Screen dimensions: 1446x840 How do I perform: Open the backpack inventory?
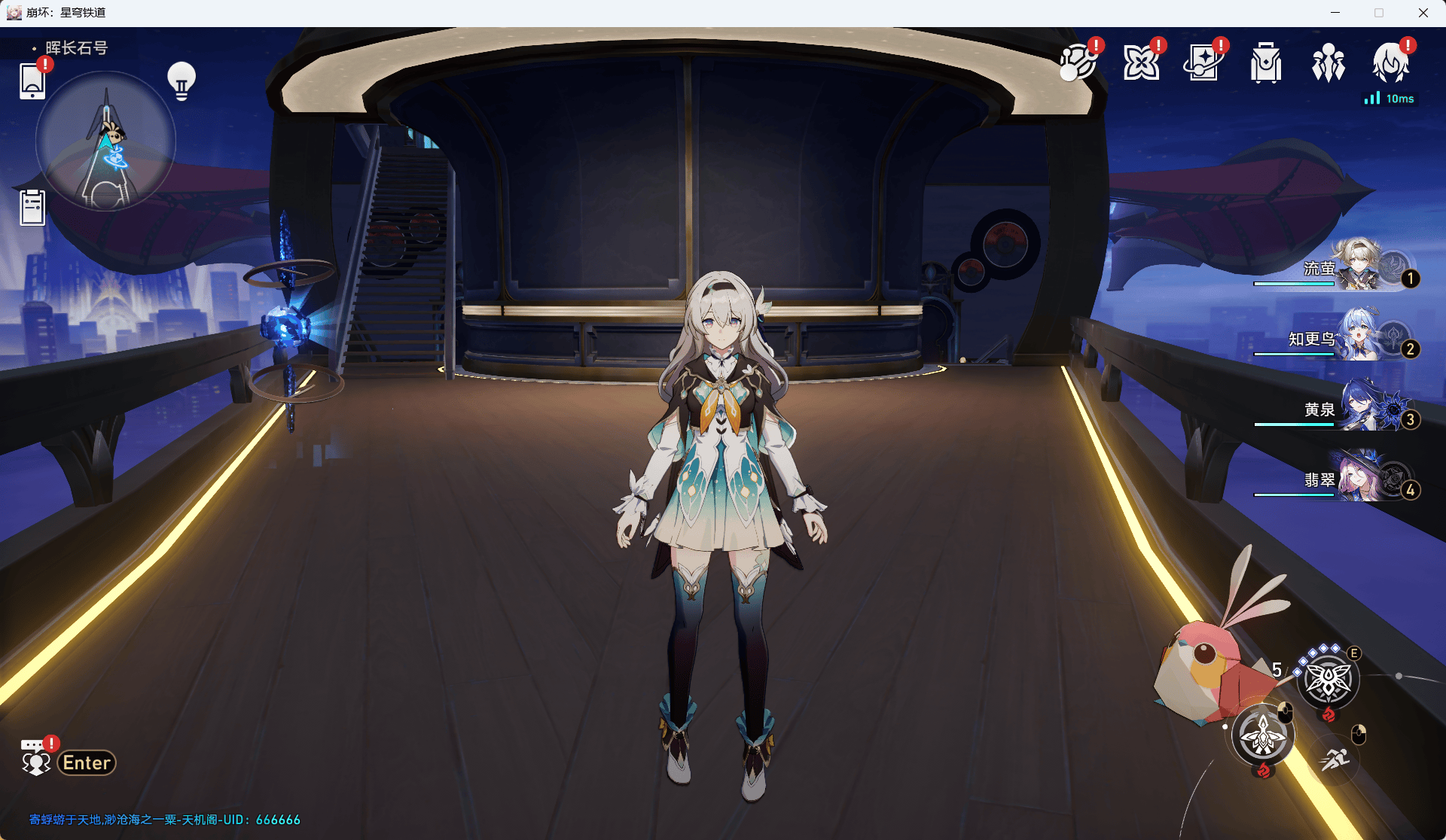click(x=1266, y=63)
